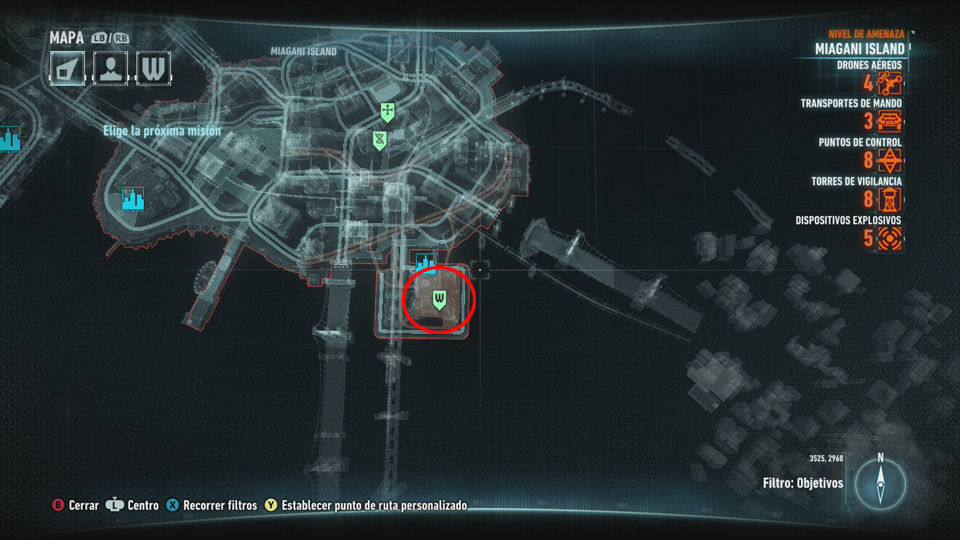Click the north compass dial
The width and height of the screenshot is (960, 540).
[880, 485]
